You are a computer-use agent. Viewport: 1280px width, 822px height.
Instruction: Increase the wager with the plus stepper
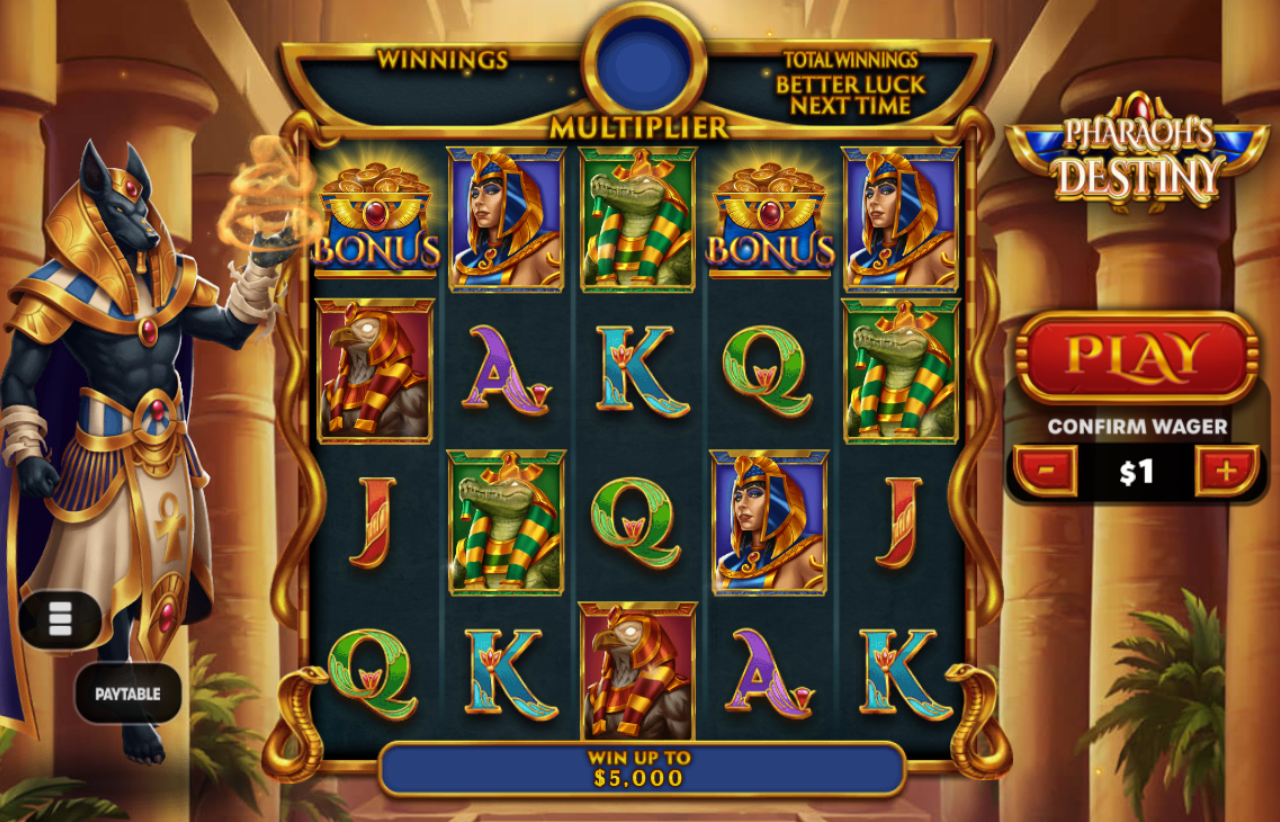[x=1227, y=470]
